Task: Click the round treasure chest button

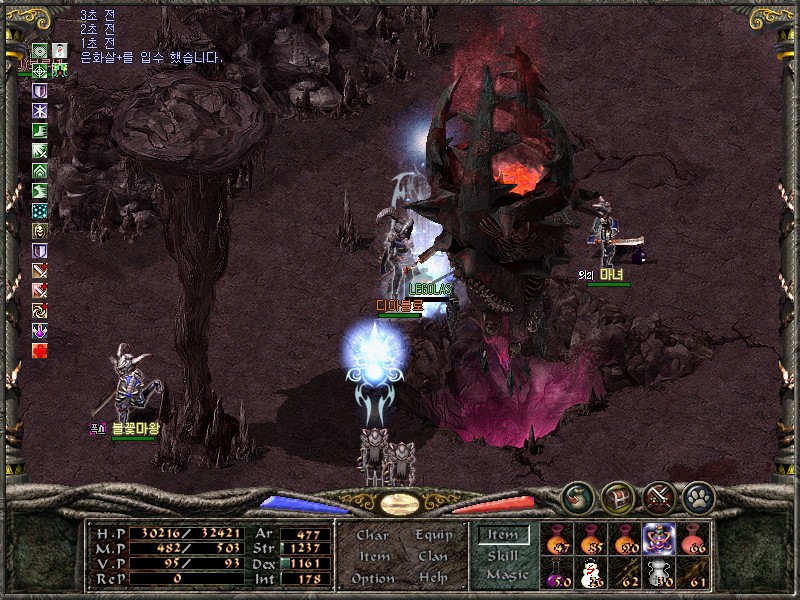Action: pyautogui.click(x=616, y=496)
